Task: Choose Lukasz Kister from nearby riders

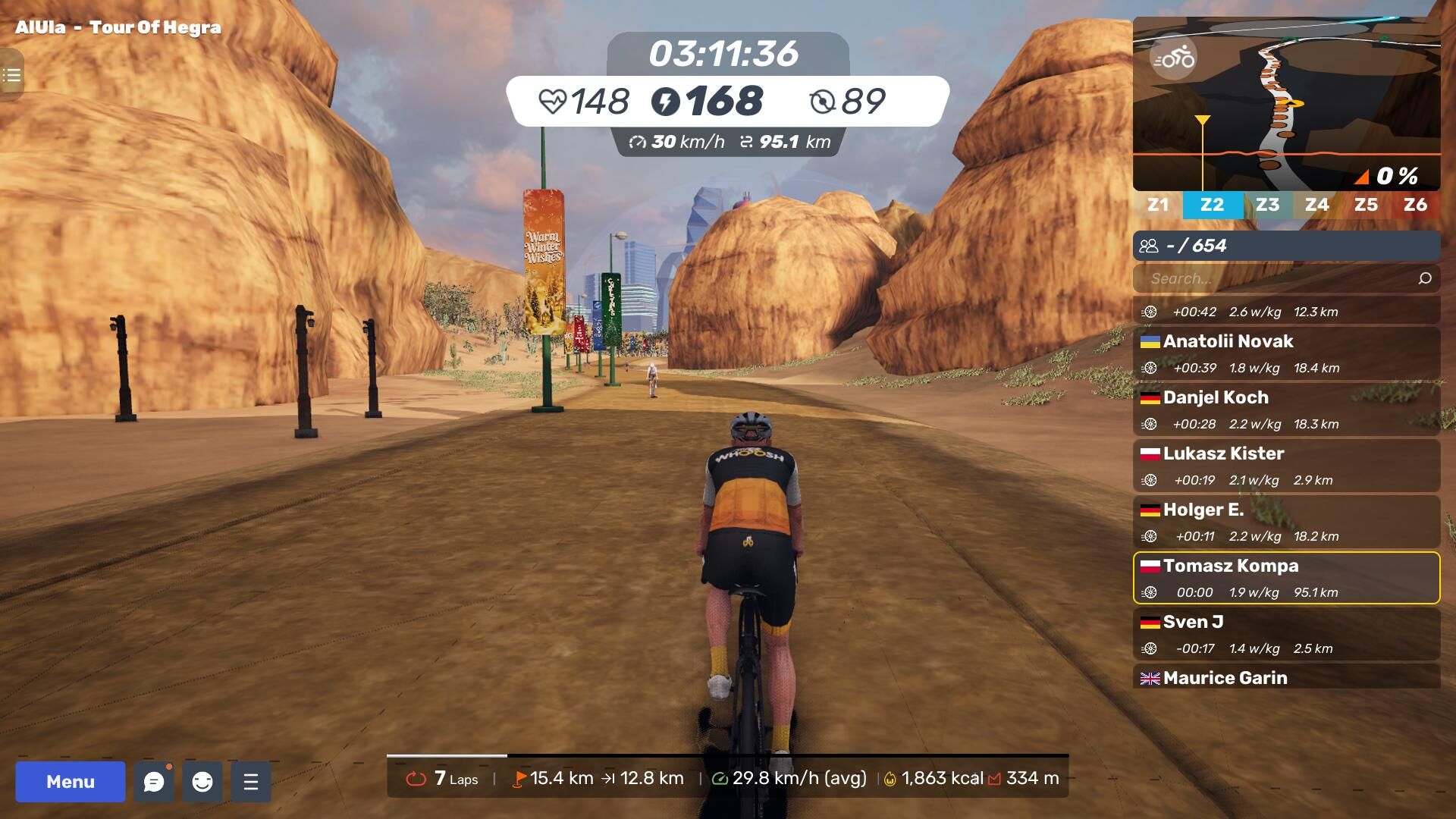Action: tap(1286, 466)
